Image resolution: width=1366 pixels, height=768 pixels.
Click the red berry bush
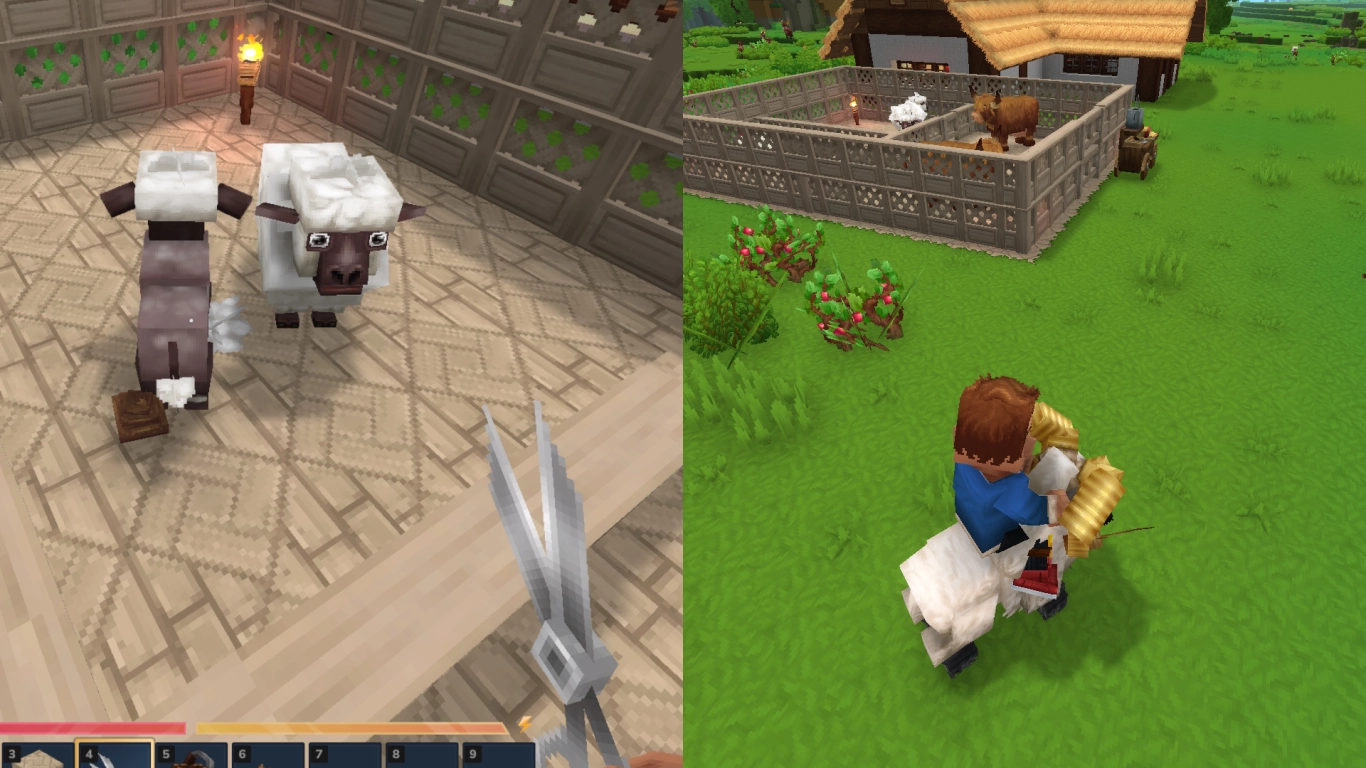[x=855, y=300]
